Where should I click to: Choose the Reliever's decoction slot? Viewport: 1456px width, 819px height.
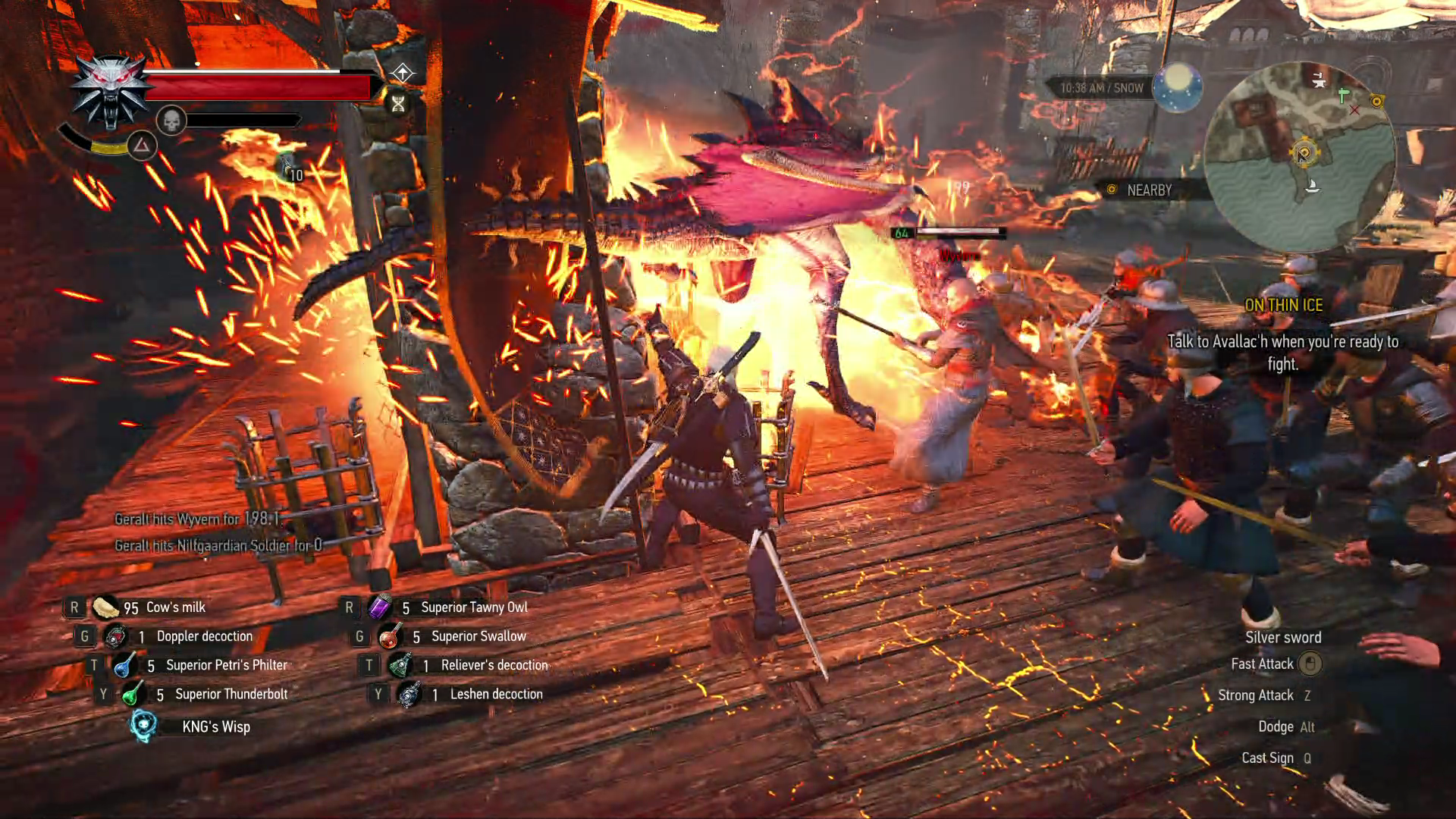(x=400, y=665)
